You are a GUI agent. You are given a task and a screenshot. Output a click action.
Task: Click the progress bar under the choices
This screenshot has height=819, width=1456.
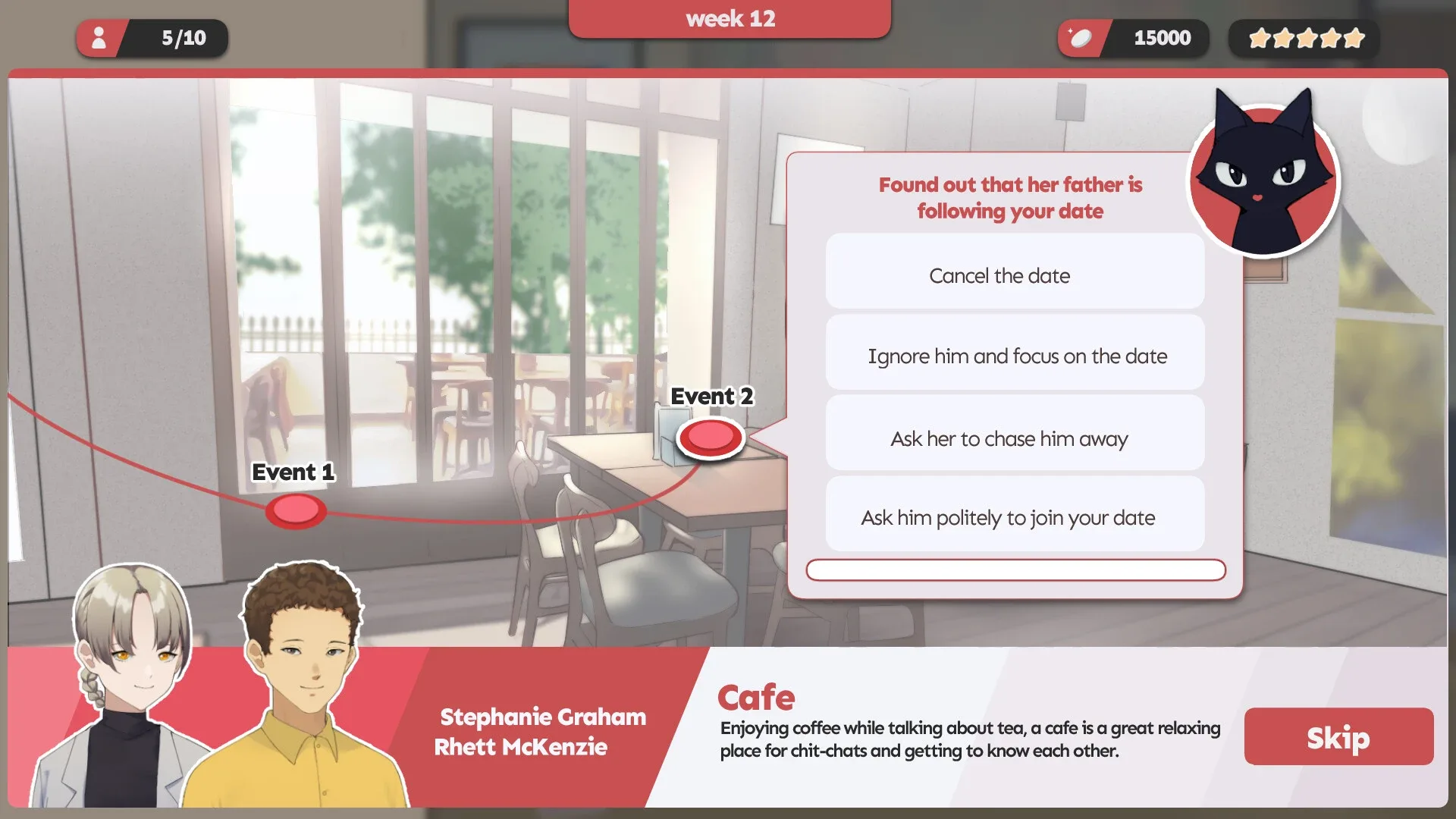coord(1016,570)
